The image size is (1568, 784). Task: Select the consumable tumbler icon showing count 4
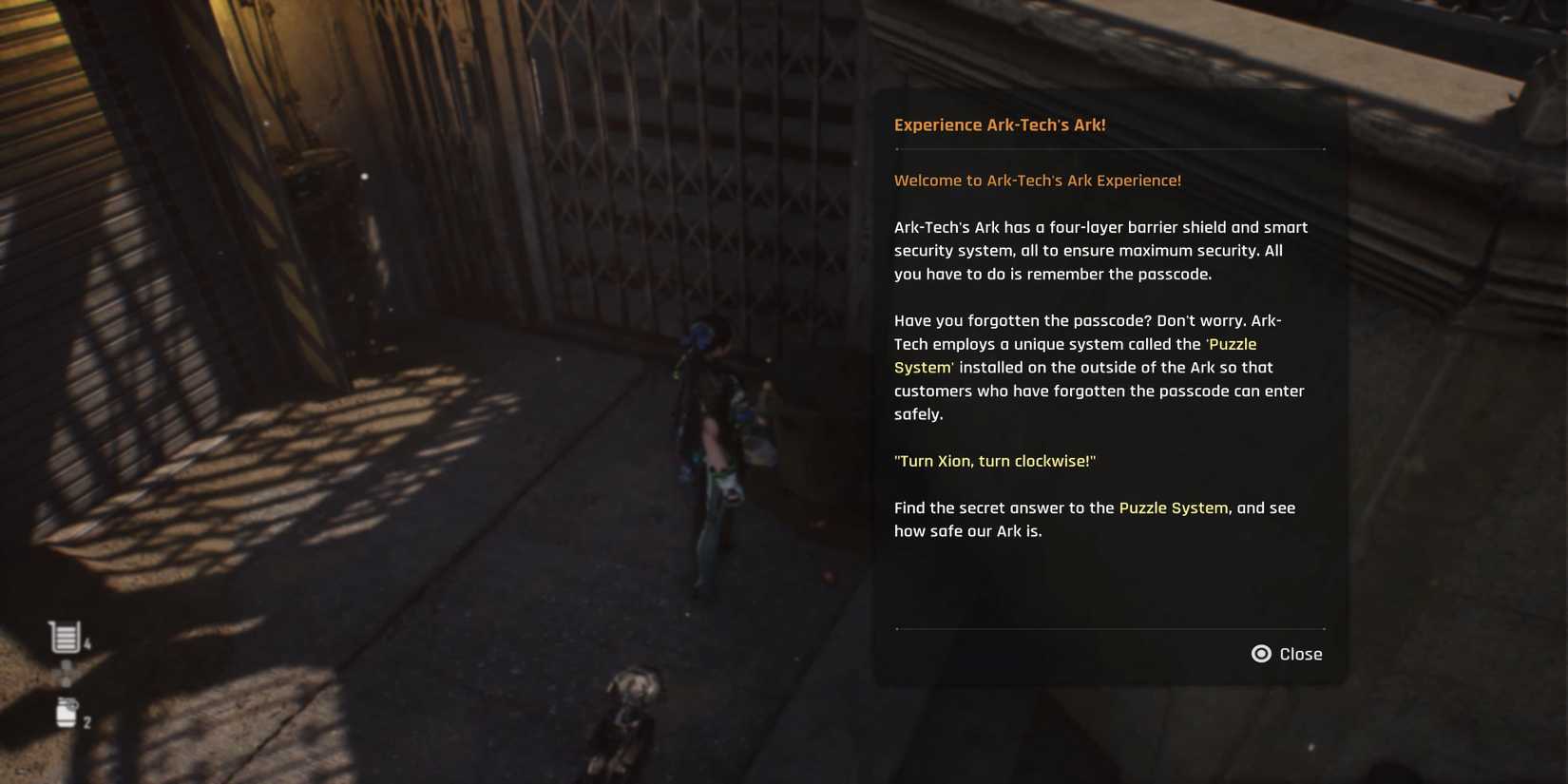(64, 635)
